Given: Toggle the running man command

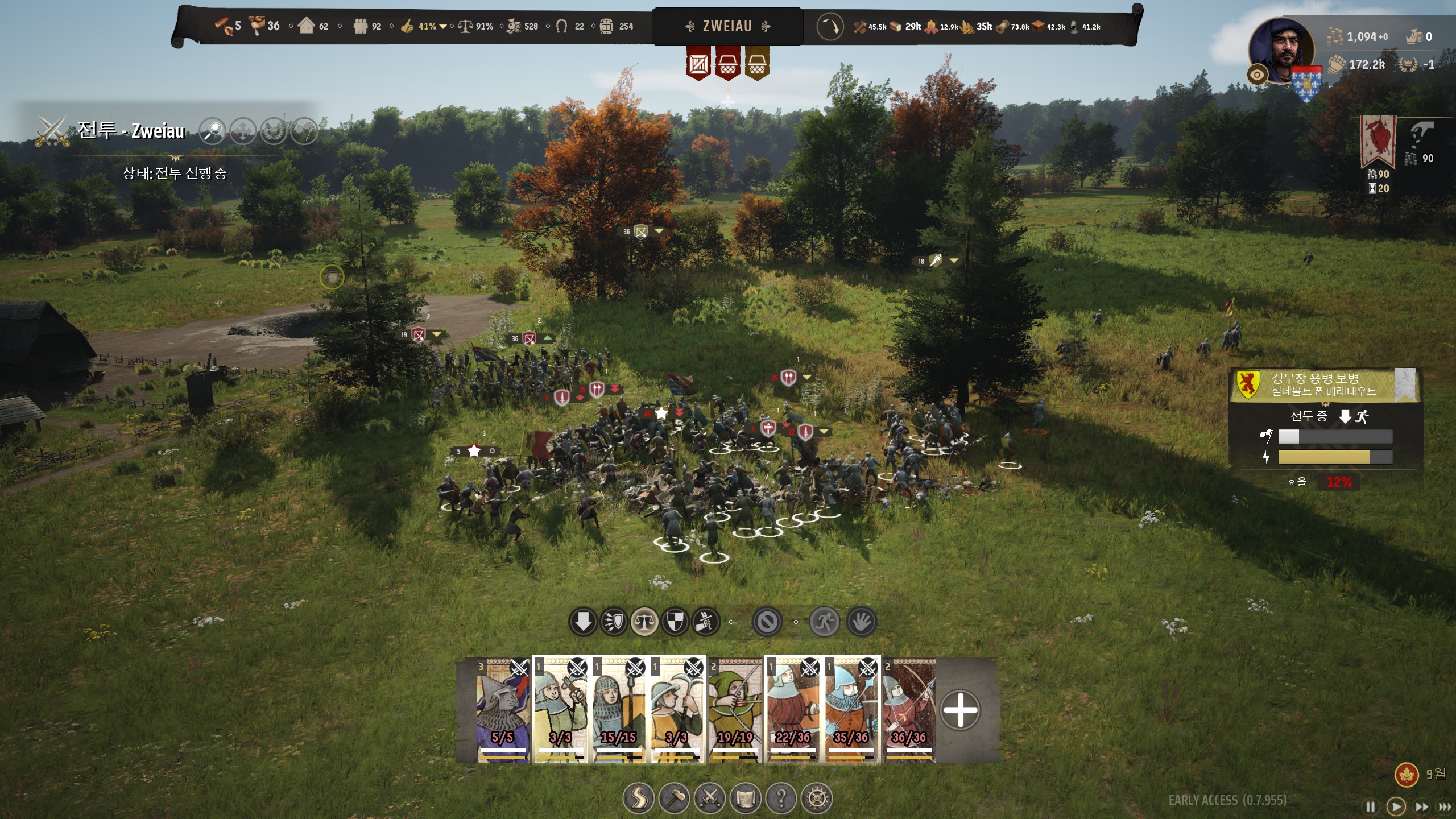Looking at the screenshot, I should pyautogui.click(x=824, y=622).
